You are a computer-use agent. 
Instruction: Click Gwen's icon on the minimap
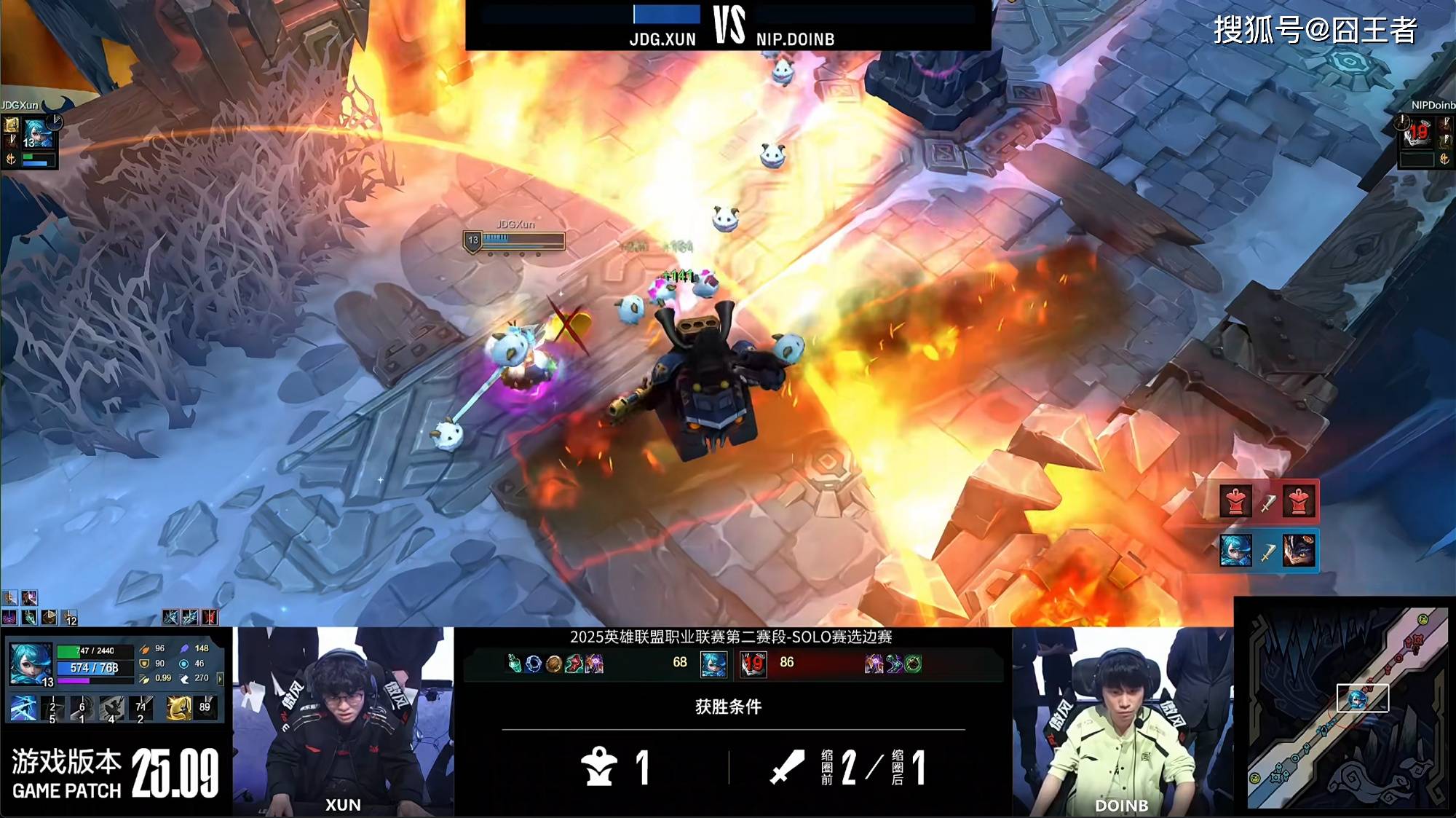[x=1357, y=700]
